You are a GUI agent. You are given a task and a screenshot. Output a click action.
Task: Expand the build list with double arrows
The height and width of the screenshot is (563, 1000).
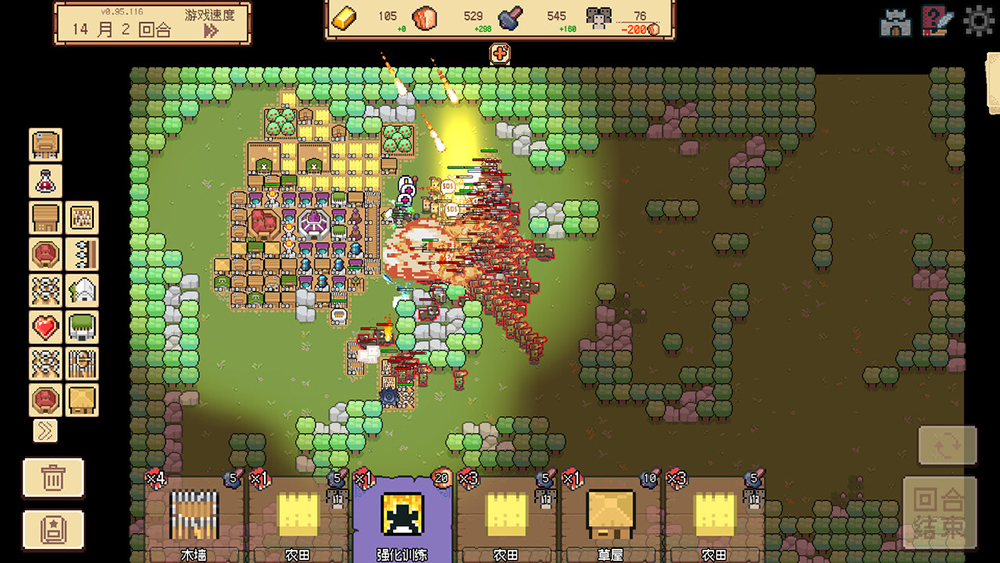(45, 431)
